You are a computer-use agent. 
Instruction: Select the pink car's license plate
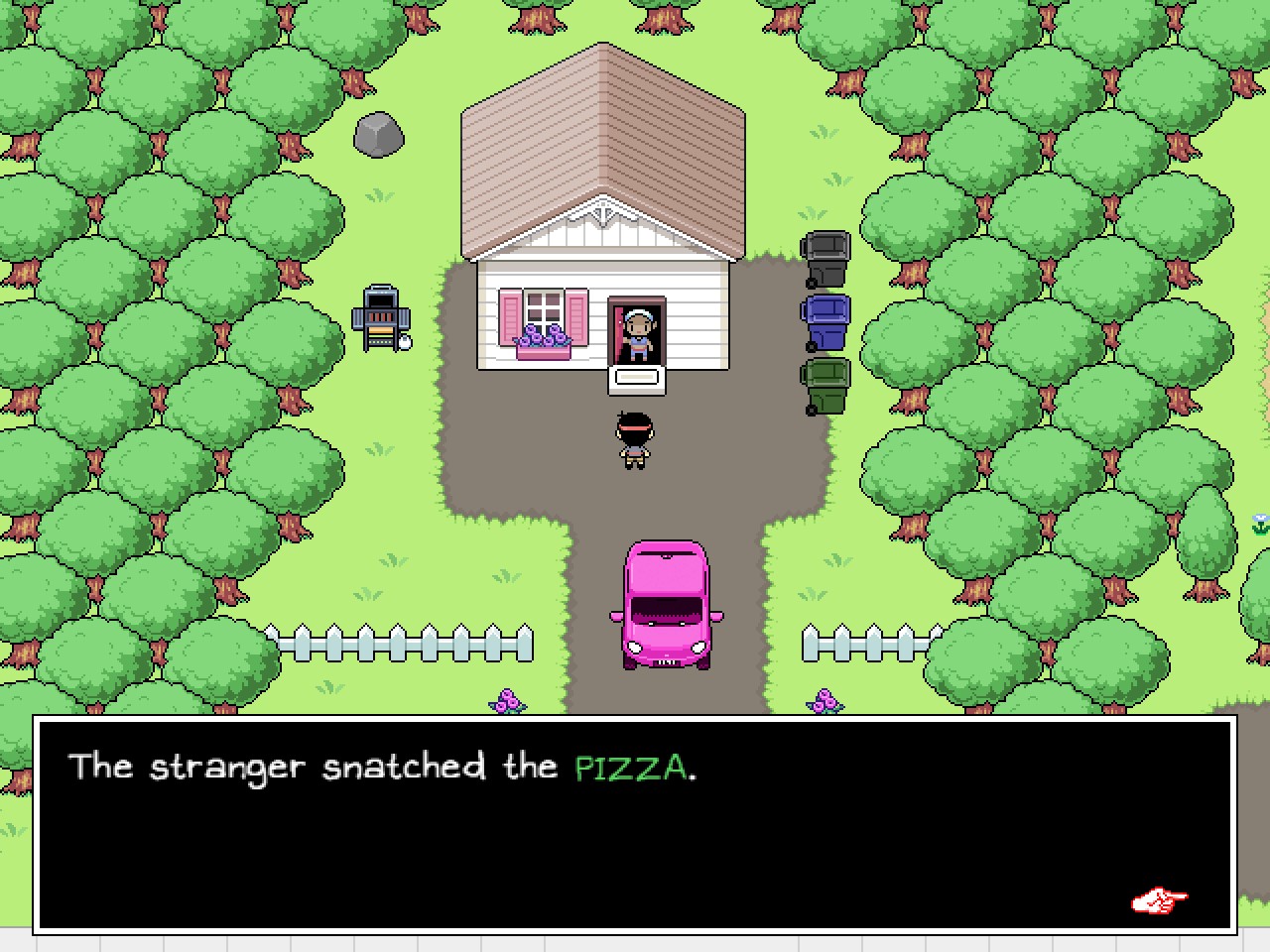[x=666, y=661]
